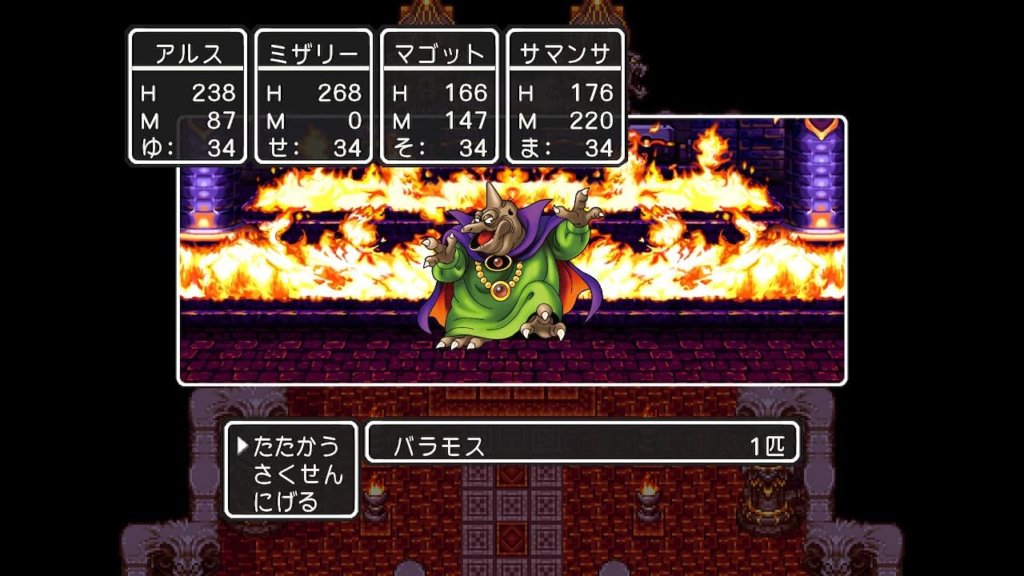Select サマンサ's party status panel
This screenshot has height=576, width=1024.
click(566, 96)
